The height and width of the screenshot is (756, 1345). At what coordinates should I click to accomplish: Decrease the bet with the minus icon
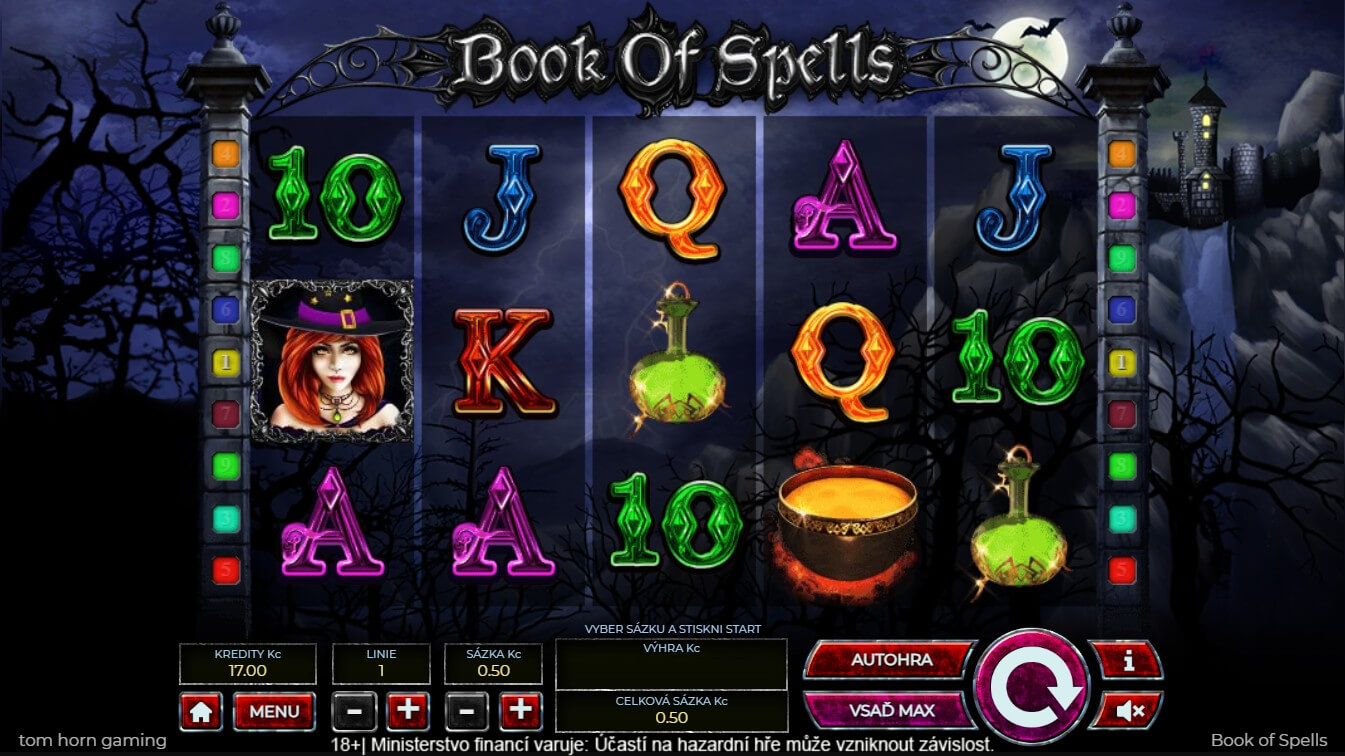coord(467,711)
